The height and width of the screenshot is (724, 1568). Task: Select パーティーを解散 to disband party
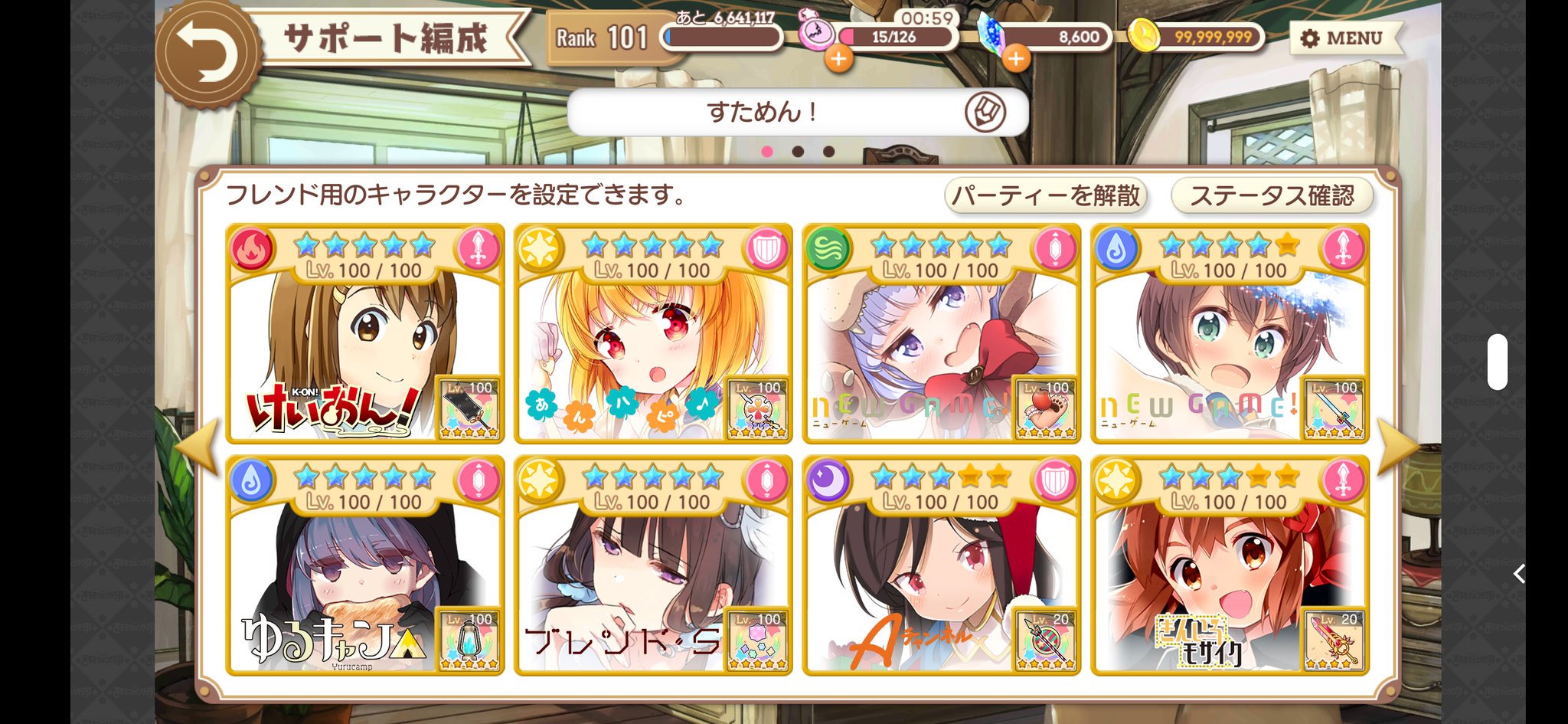[x=1046, y=196]
